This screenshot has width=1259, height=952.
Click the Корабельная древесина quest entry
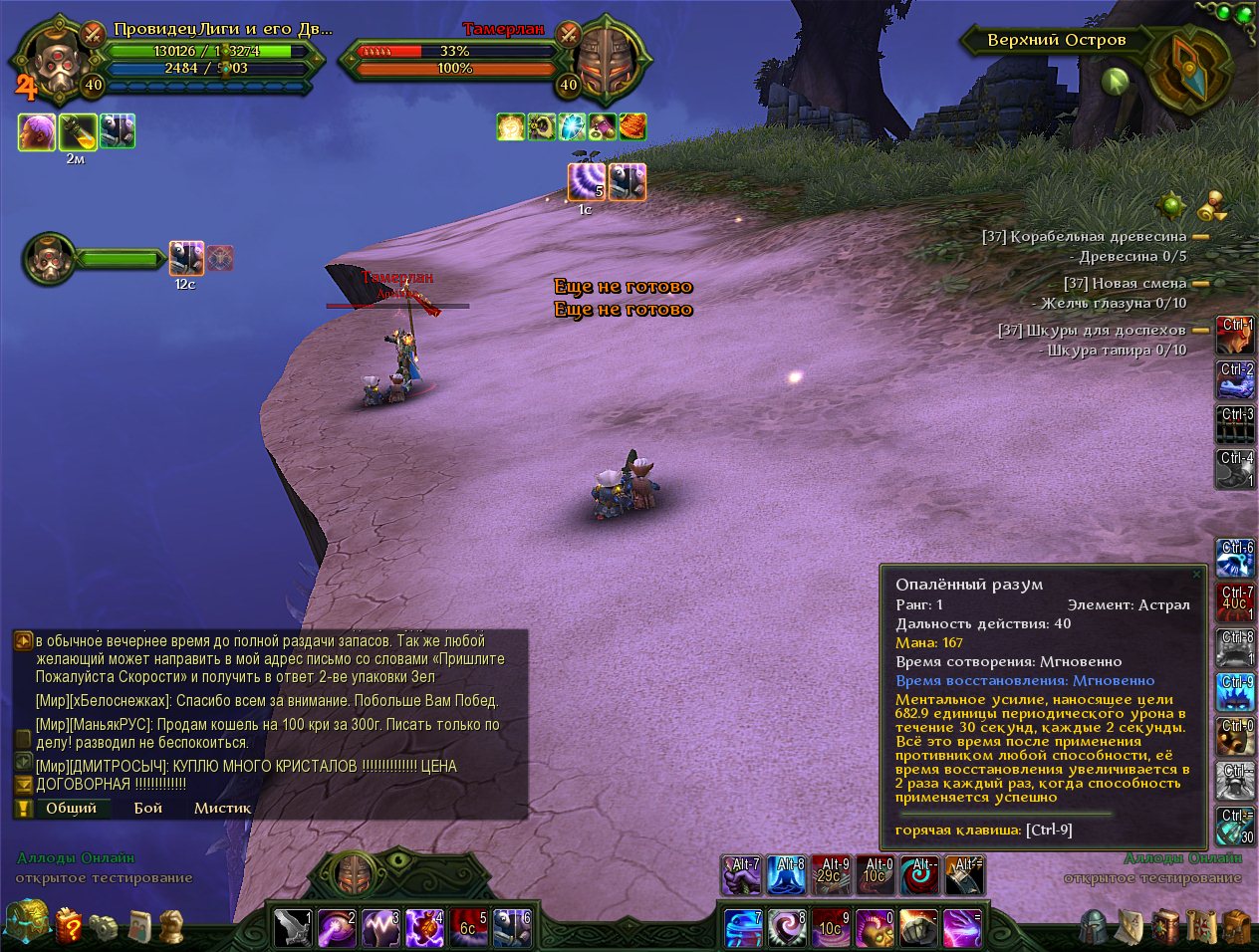1099,237
